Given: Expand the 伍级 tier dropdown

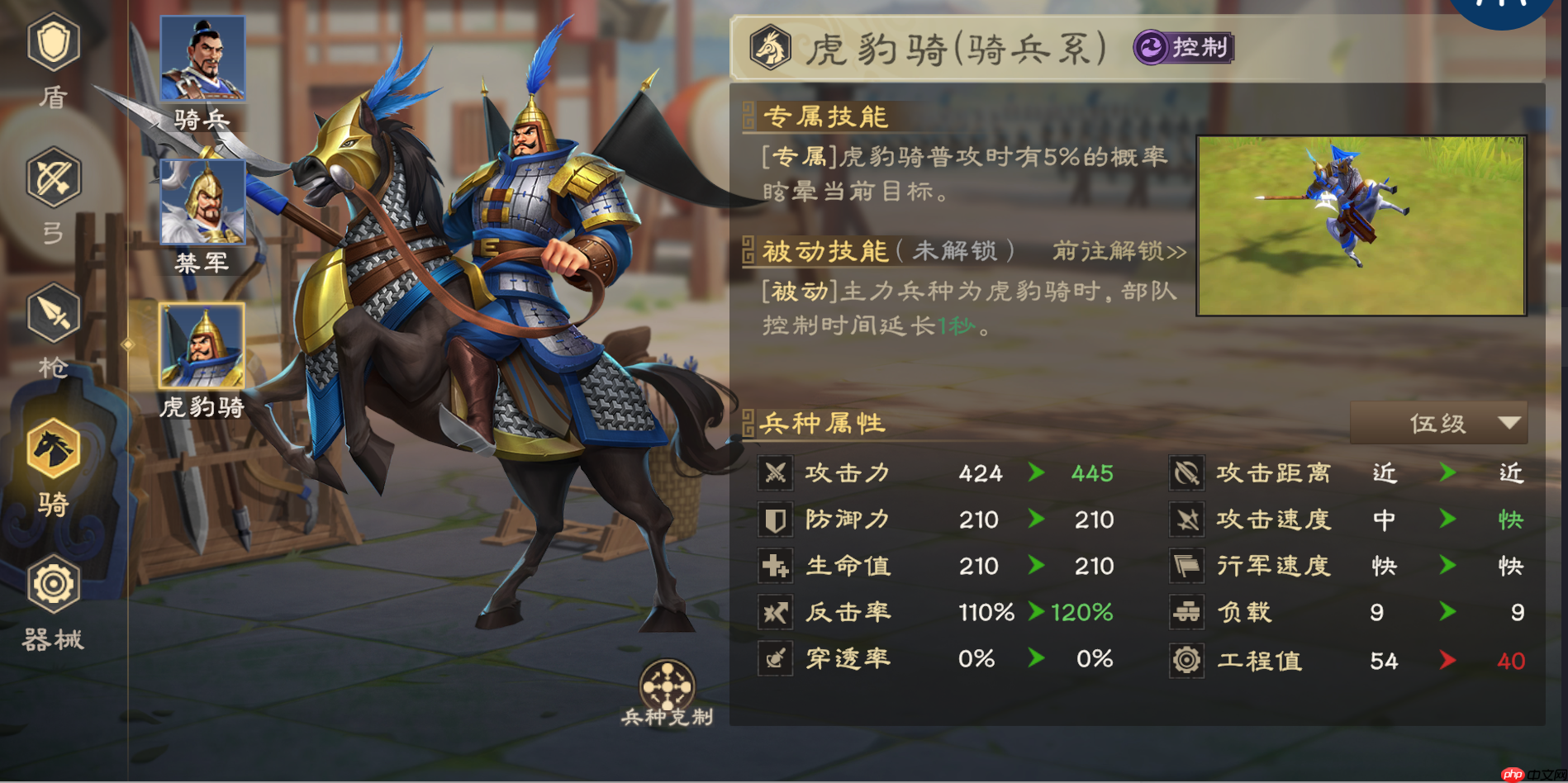Looking at the screenshot, I should pyautogui.click(x=1437, y=423).
